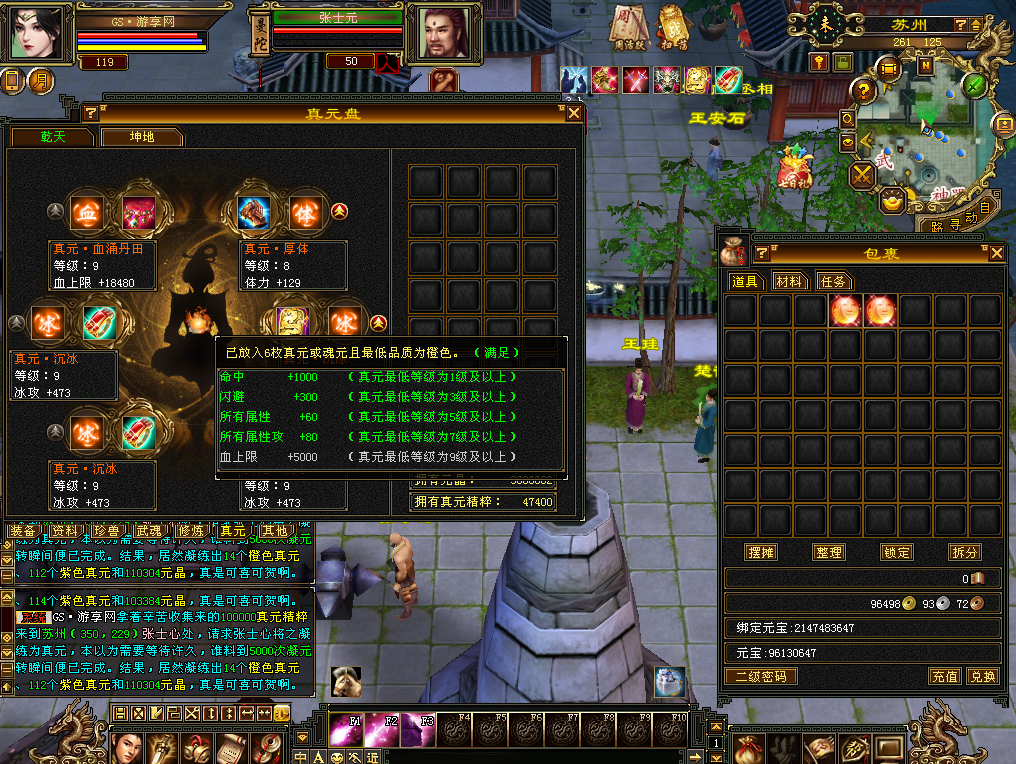Image resolution: width=1016 pixels, height=764 pixels.
Task: Open the 材料 inventory tab
Action: tap(789, 282)
